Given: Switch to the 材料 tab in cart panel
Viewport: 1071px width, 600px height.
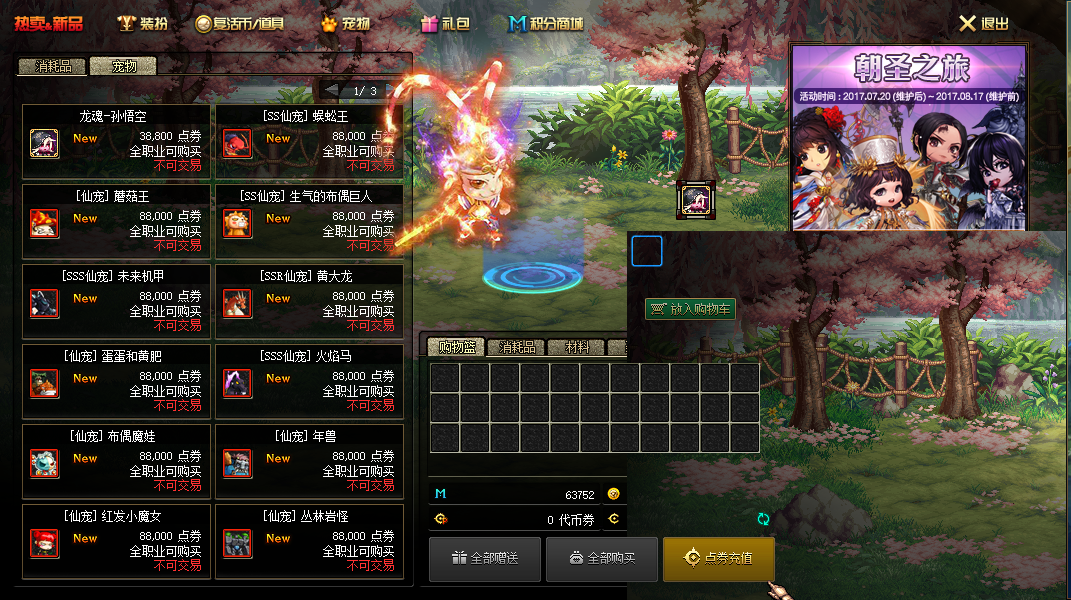Looking at the screenshot, I should 577,348.
